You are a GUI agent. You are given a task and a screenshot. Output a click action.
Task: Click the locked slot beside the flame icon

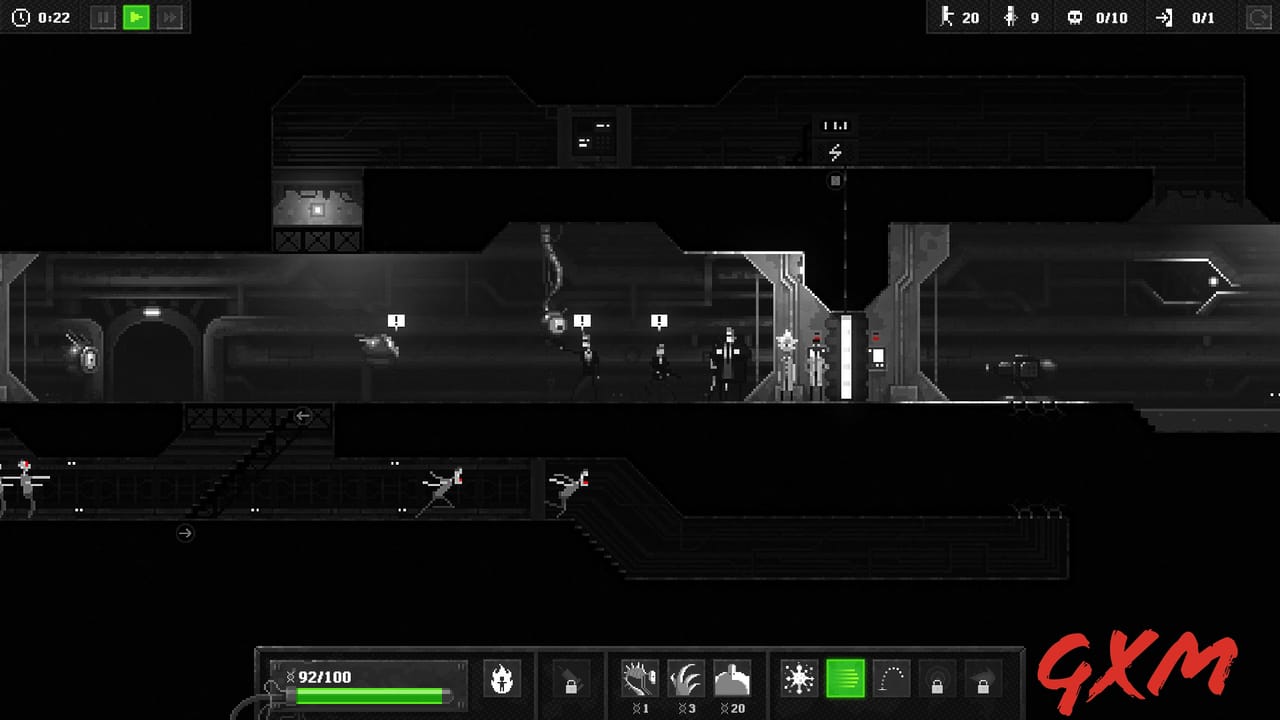570,678
